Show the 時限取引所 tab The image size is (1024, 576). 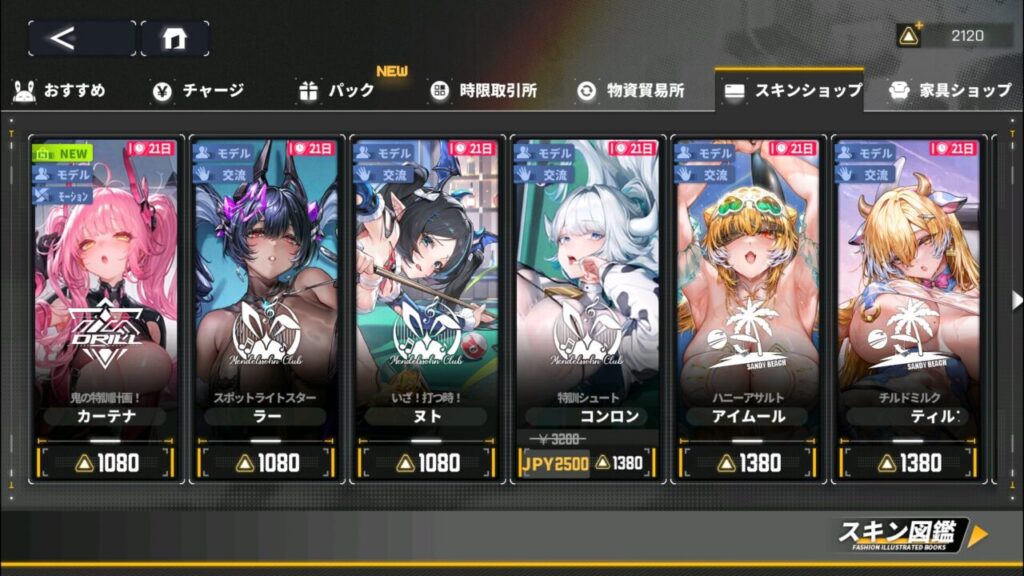[x=484, y=91]
